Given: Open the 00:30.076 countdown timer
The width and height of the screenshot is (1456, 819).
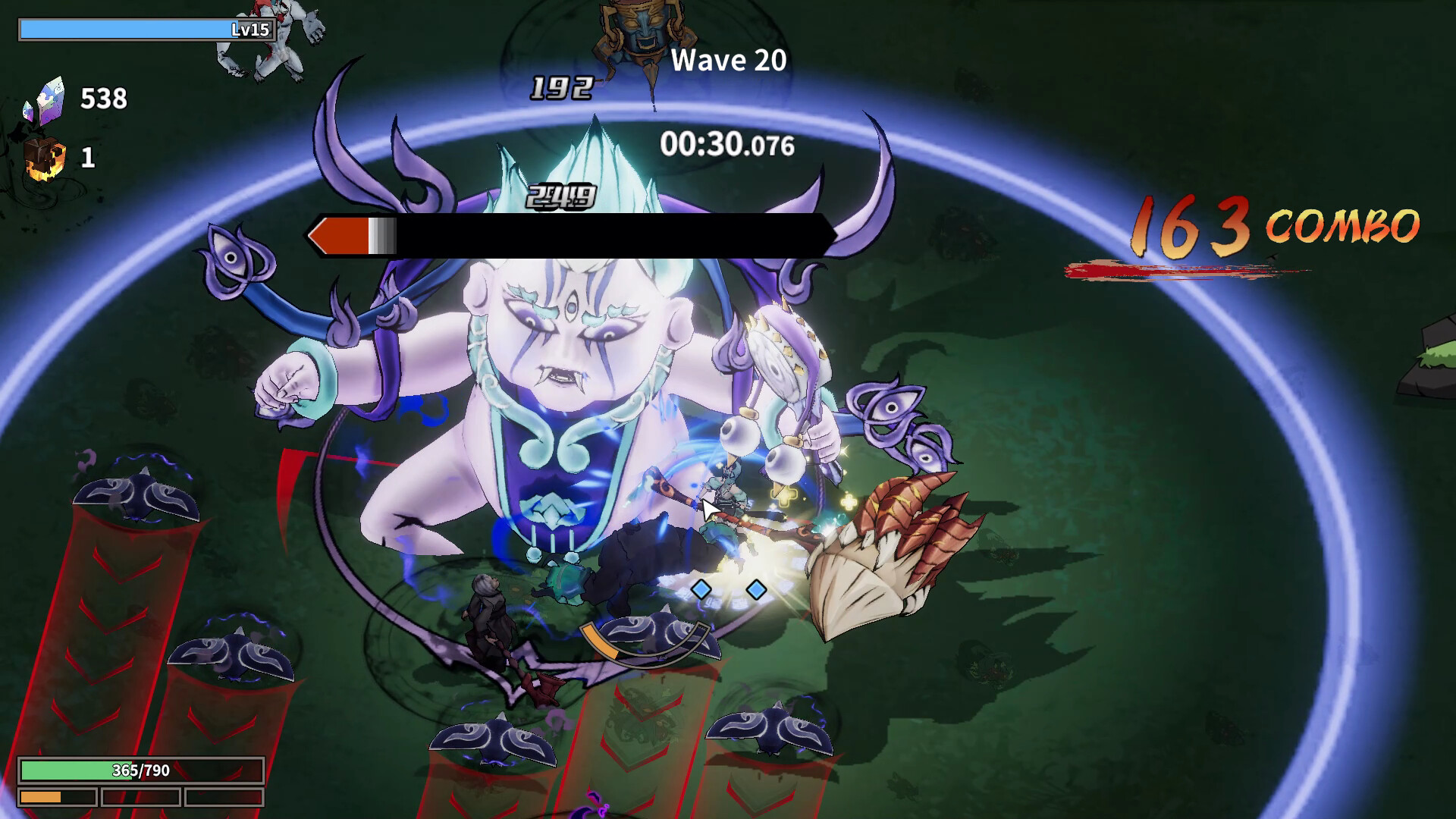Looking at the screenshot, I should coord(726,143).
